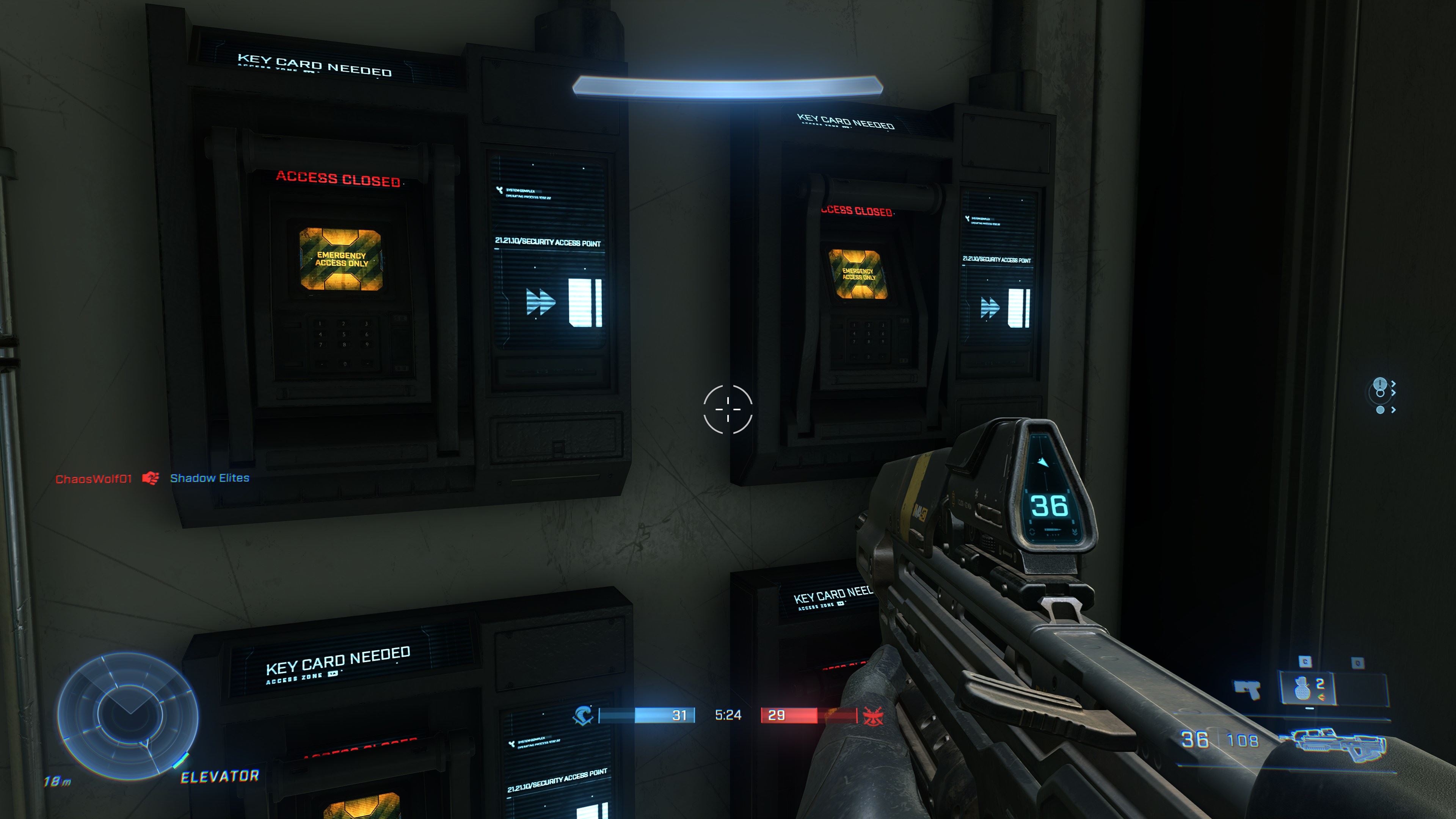Select ChaosWolf01 in the kill feed
The image size is (1456, 819).
tap(93, 479)
